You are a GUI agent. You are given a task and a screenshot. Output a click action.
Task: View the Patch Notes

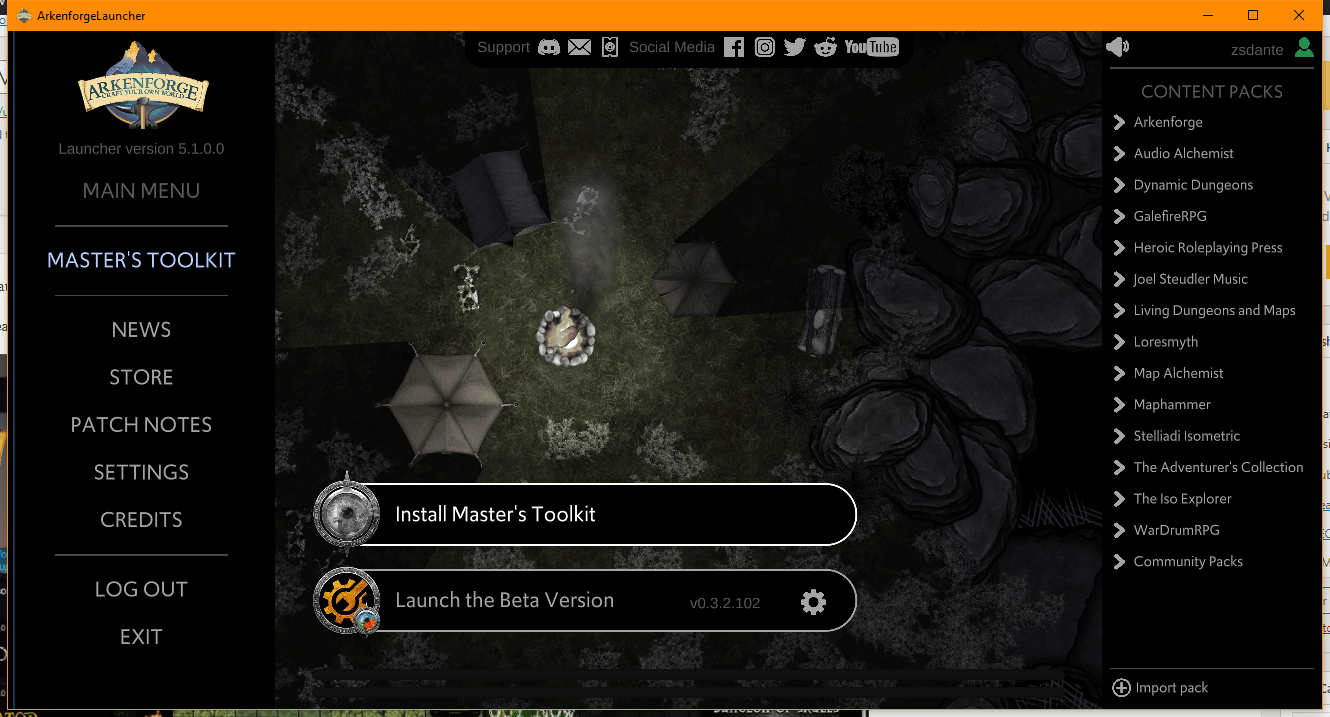coord(141,425)
